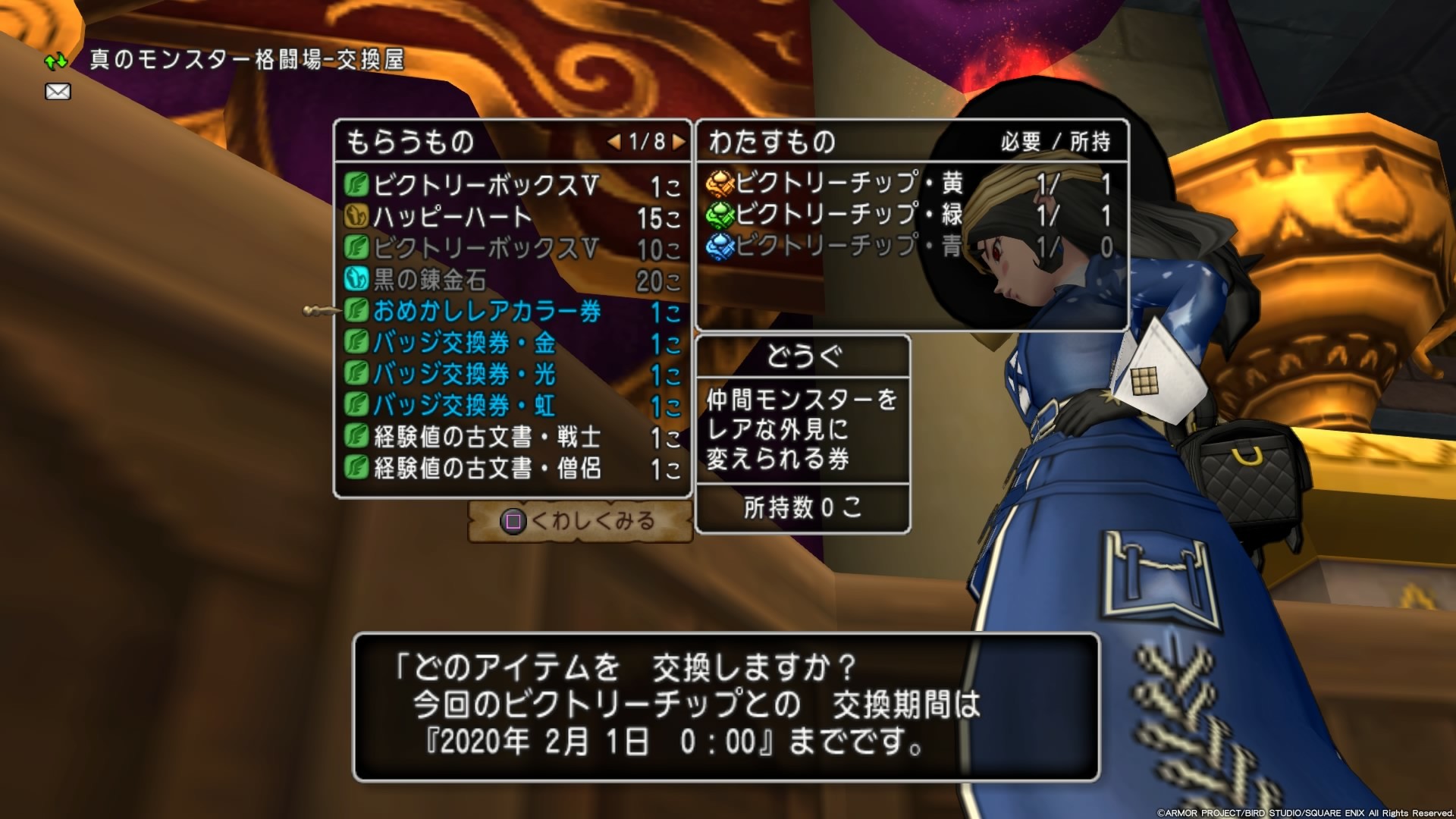Select the わたすもの panel header
Screen dimensions: 1456x819
[x=766, y=140]
